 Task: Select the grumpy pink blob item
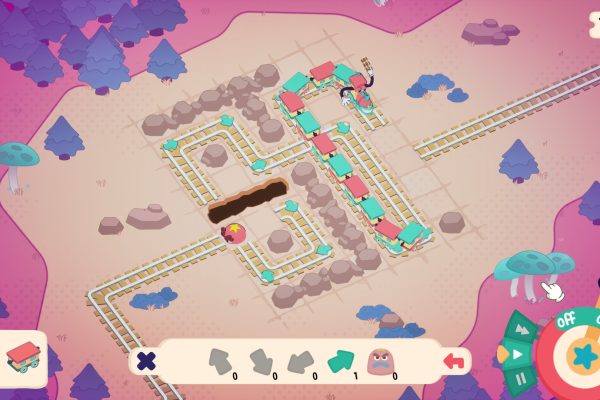381,358
